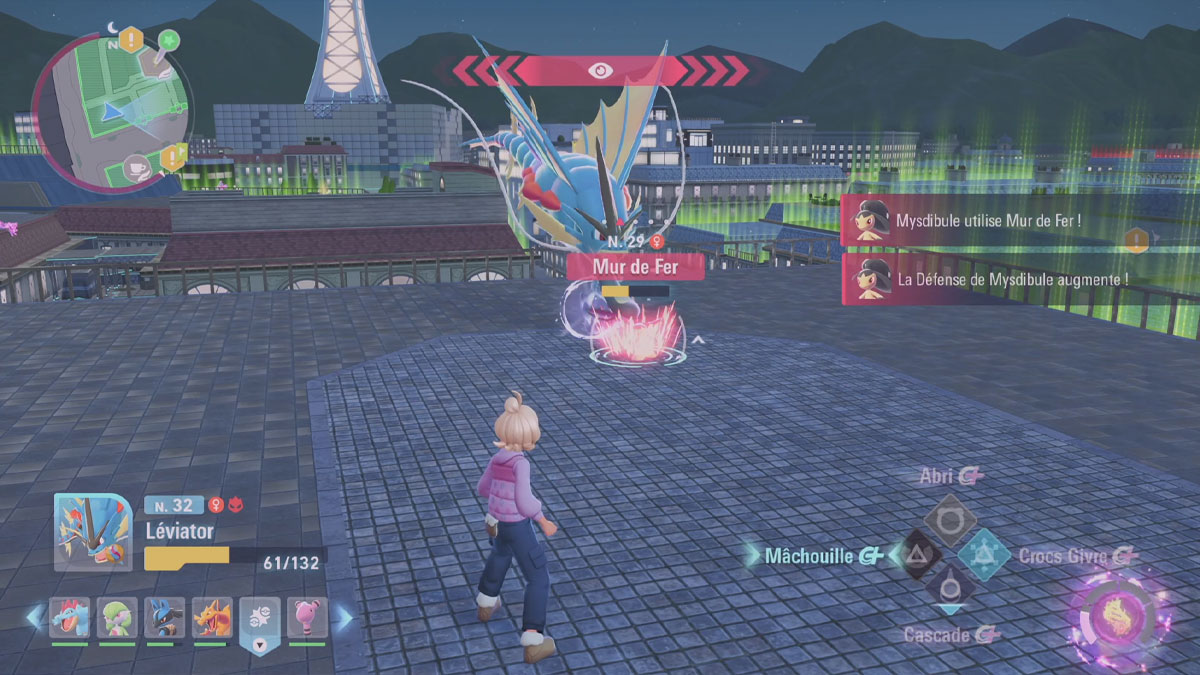Open the circular minimap
This screenshot has height=675, width=1200.
111,111
